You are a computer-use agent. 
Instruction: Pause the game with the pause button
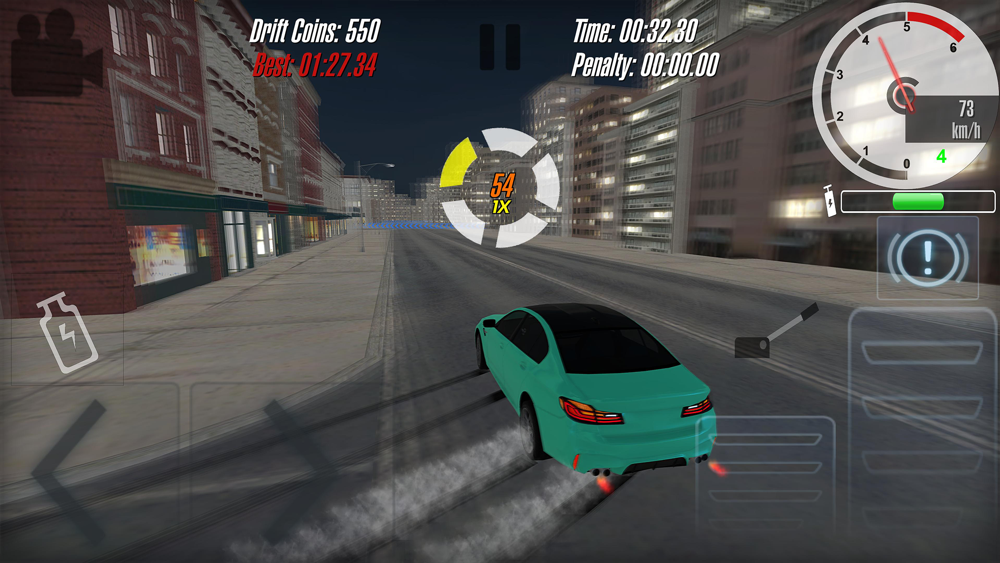point(500,46)
